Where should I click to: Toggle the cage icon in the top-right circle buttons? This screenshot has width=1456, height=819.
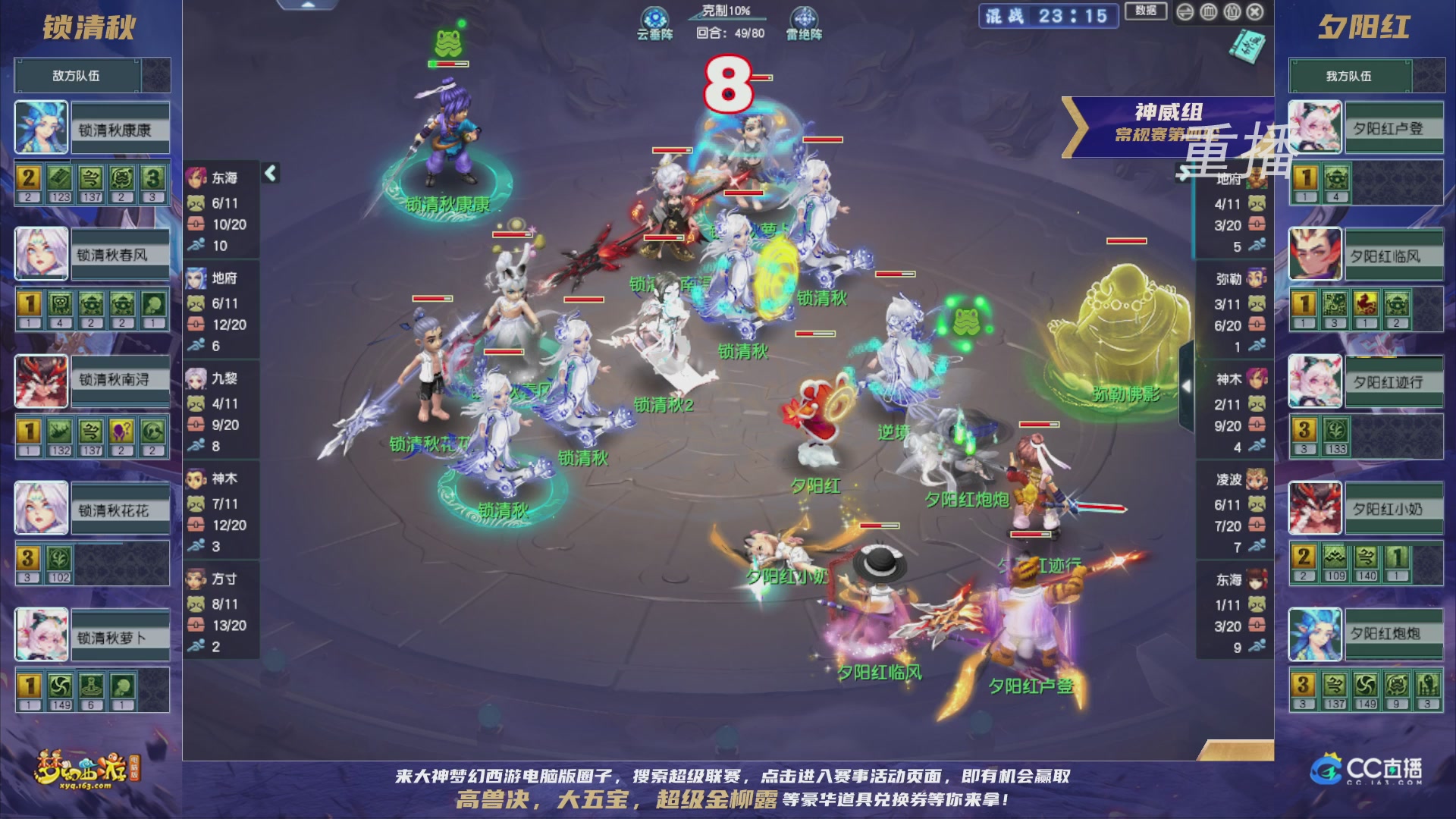[1210, 12]
